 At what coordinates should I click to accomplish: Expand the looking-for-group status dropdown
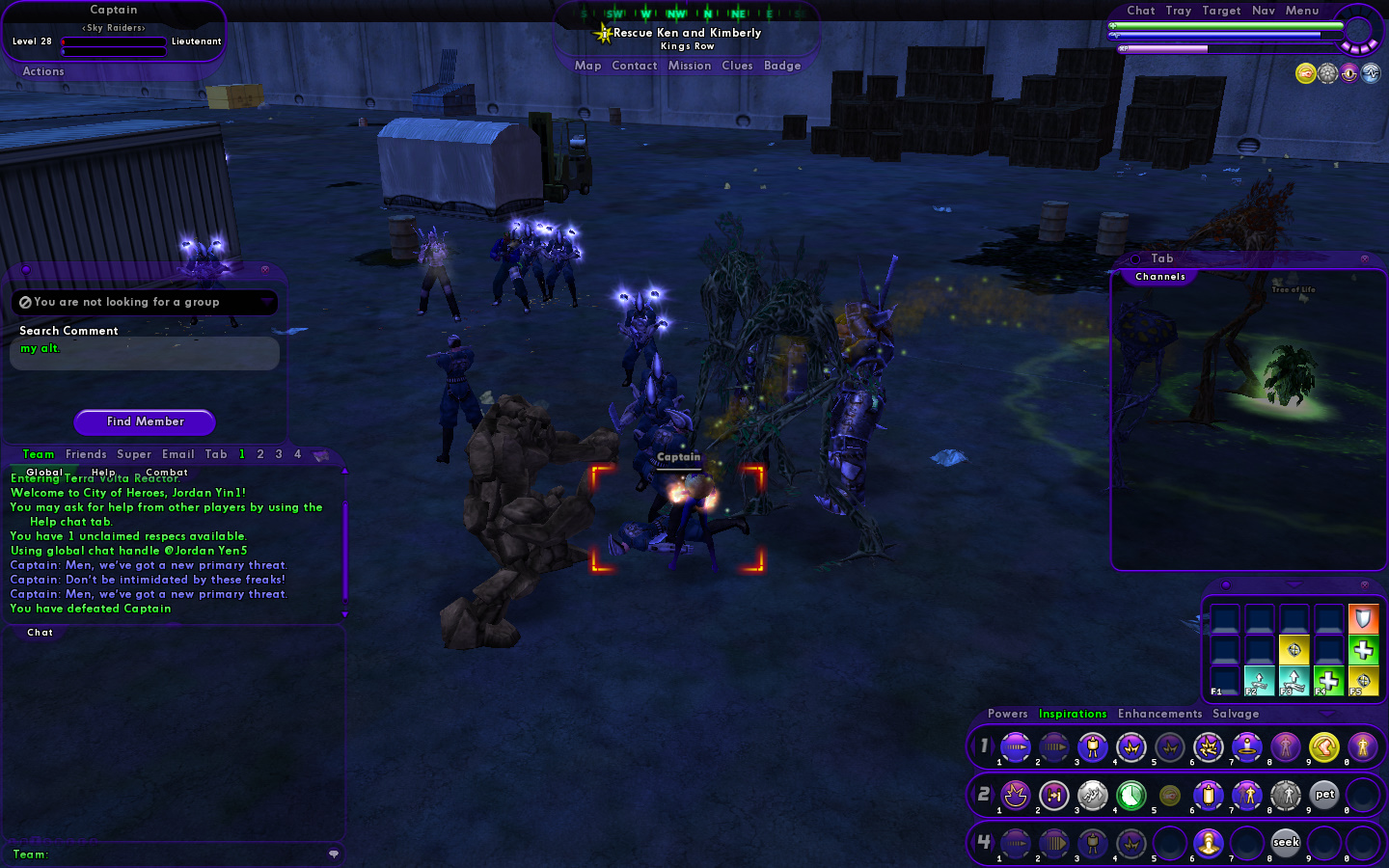point(266,302)
